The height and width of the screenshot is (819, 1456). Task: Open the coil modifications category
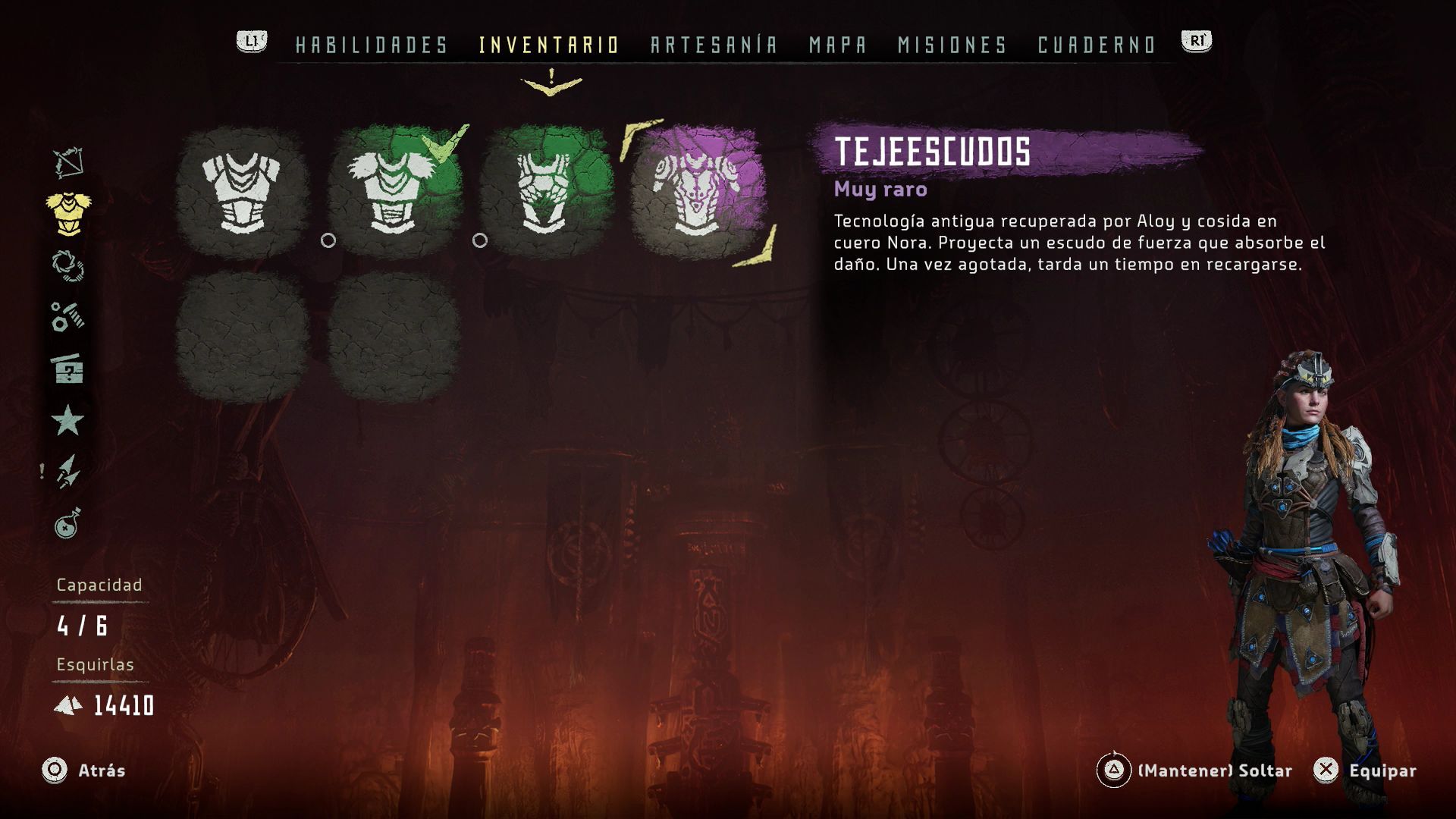tap(68, 265)
